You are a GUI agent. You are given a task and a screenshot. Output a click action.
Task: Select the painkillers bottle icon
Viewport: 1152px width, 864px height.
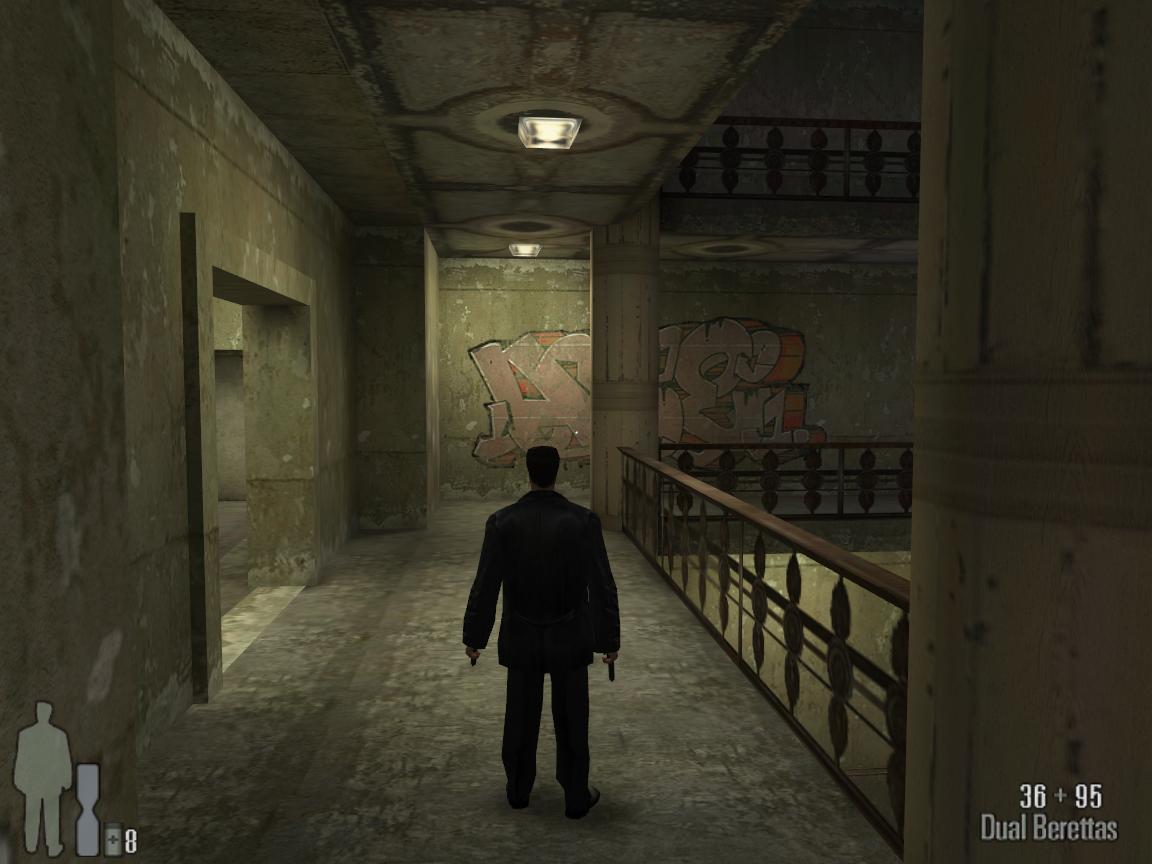[113, 838]
